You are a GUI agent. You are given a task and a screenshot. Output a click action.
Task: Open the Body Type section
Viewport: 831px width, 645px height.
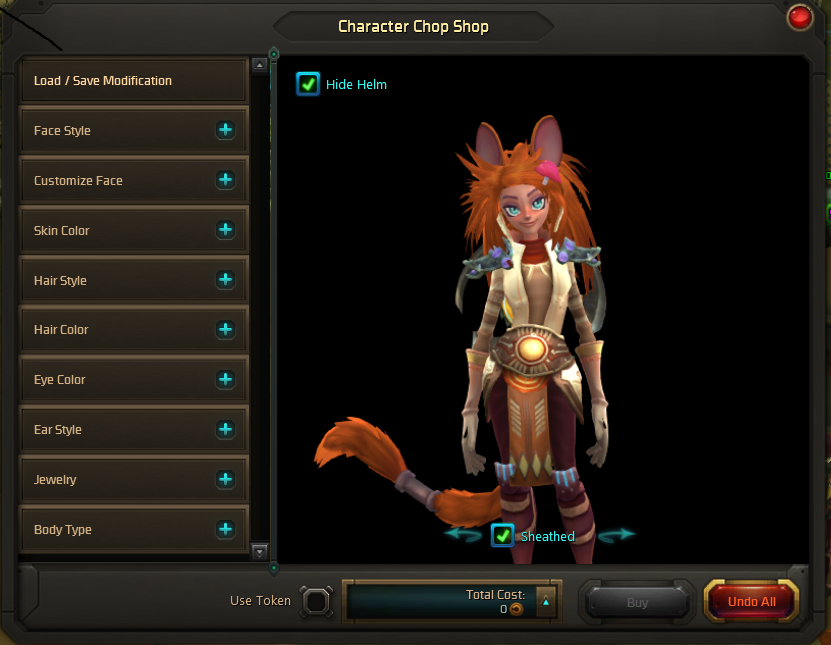(225, 529)
